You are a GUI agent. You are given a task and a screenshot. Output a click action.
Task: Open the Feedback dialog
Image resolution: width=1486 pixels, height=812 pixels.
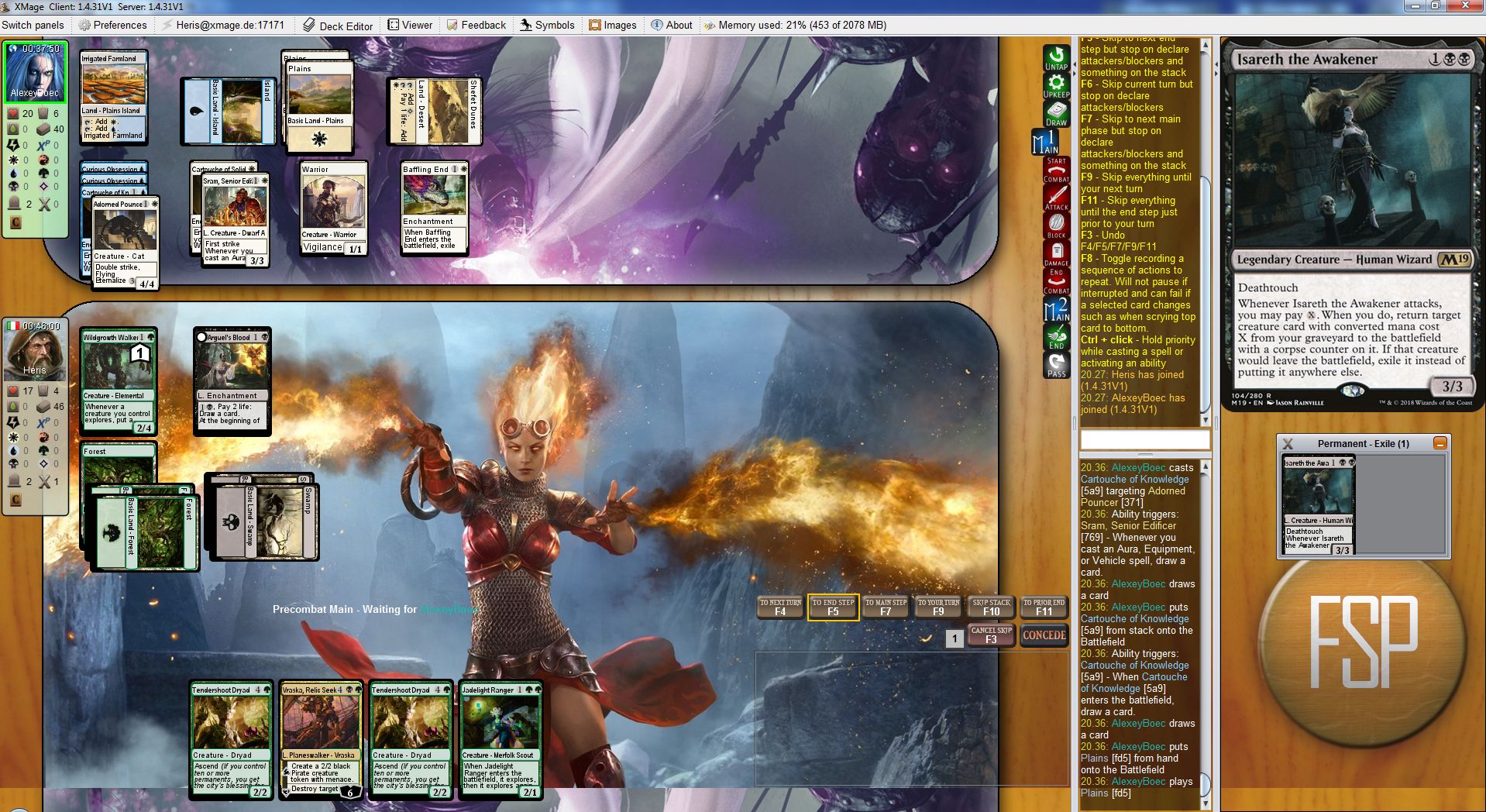tap(476, 25)
